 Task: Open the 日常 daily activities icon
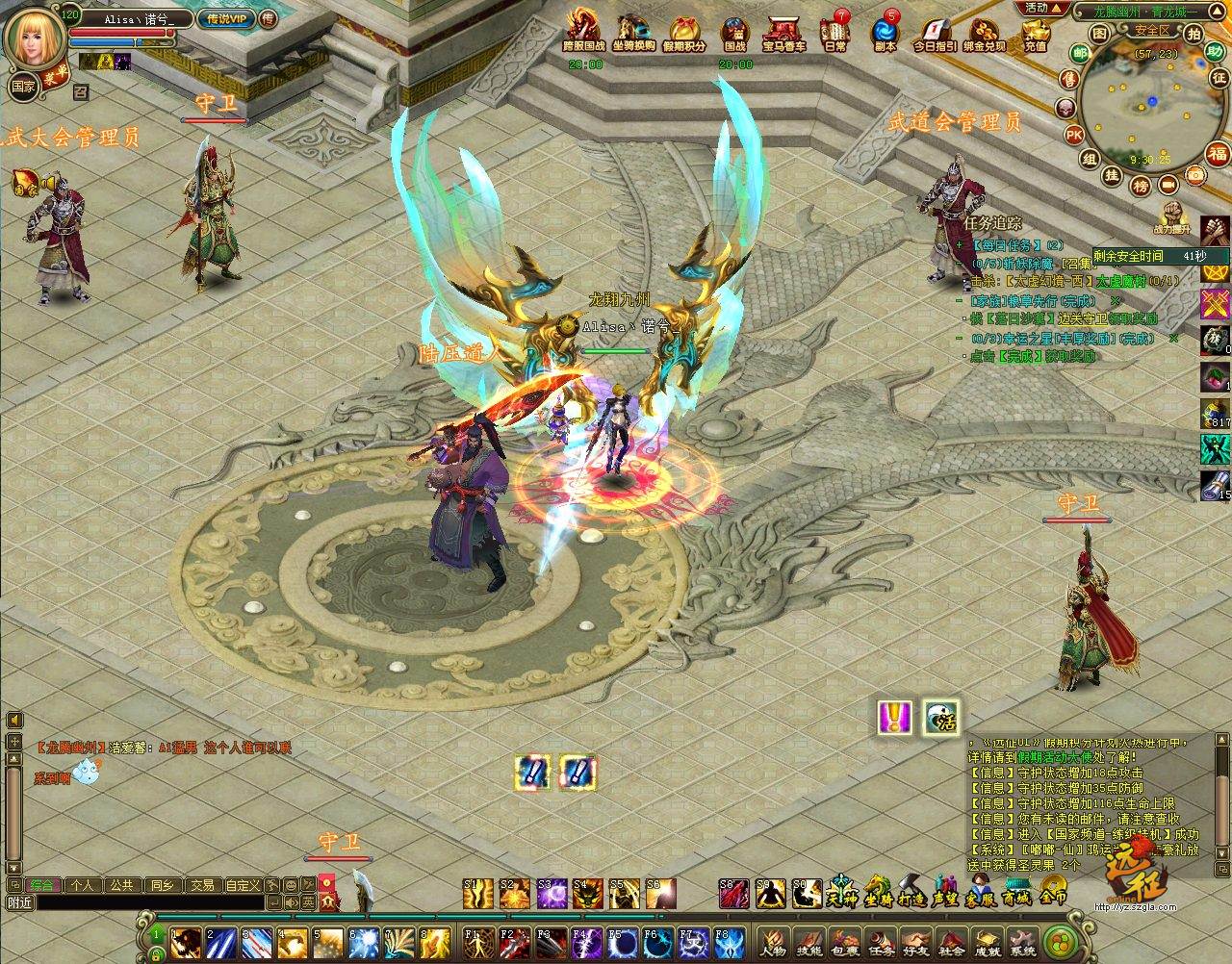[835, 35]
